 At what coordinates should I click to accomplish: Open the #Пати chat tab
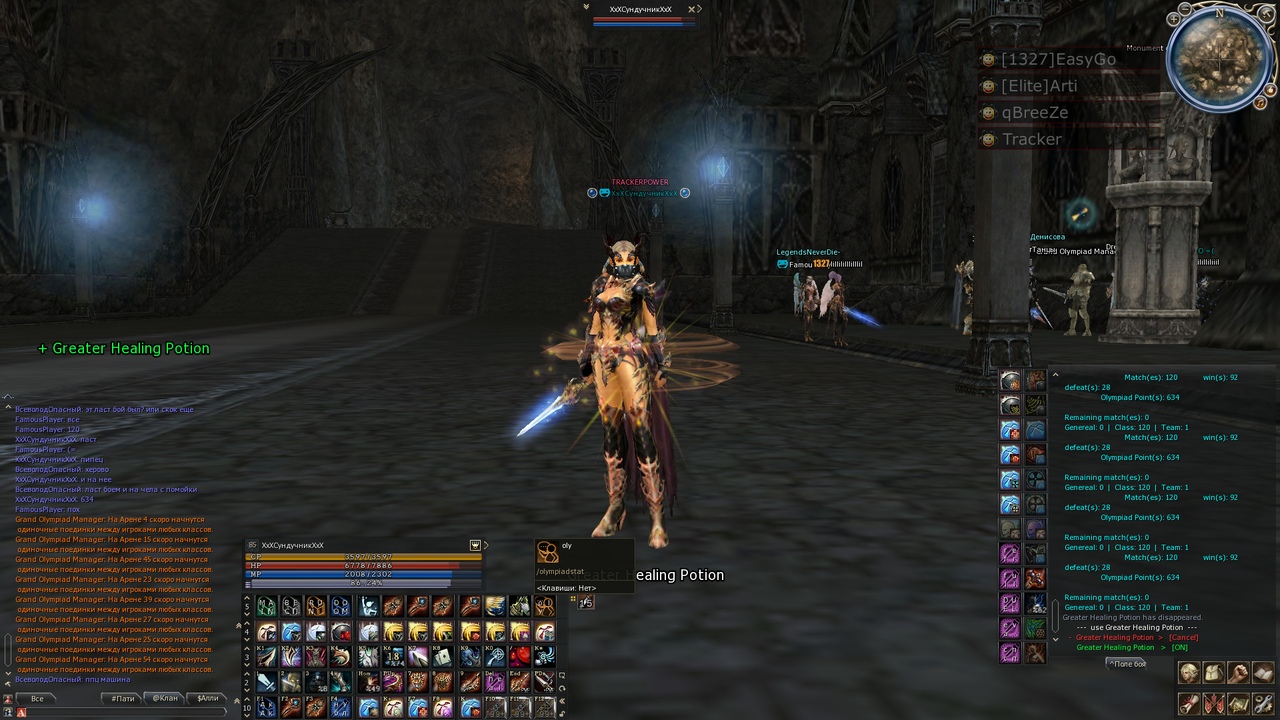[123, 698]
